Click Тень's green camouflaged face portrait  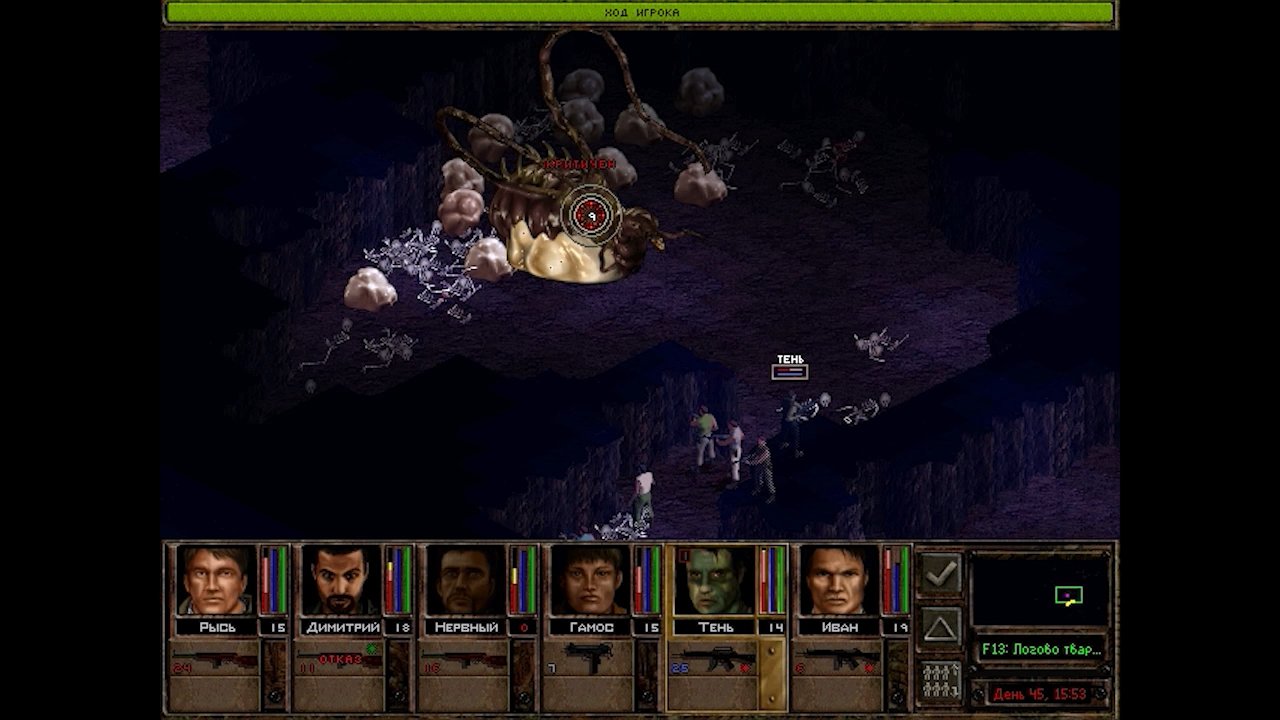pyautogui.click(x=714, y=580)
